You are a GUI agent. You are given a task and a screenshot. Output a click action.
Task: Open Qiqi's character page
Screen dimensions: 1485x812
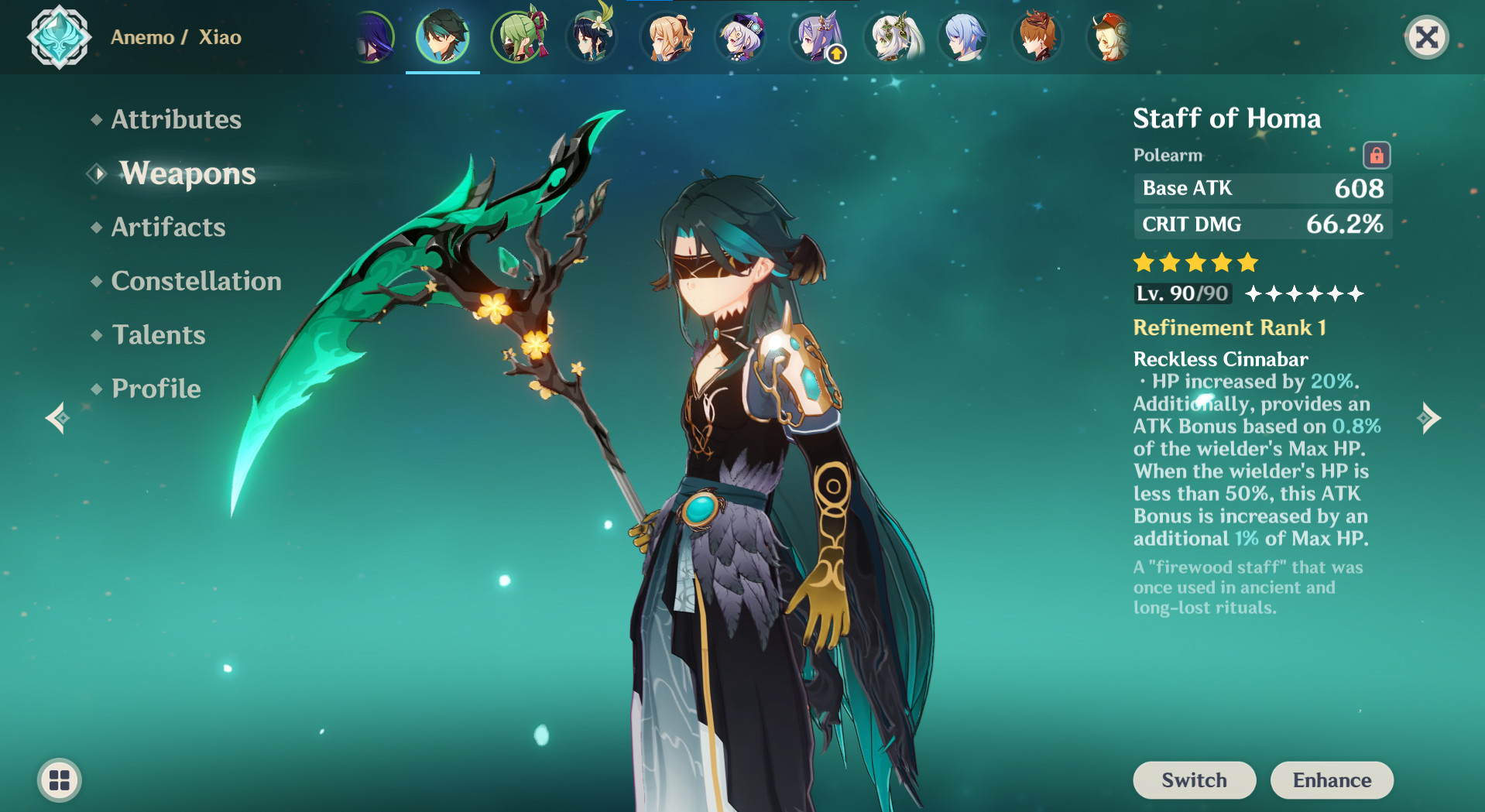click(741, 36)
